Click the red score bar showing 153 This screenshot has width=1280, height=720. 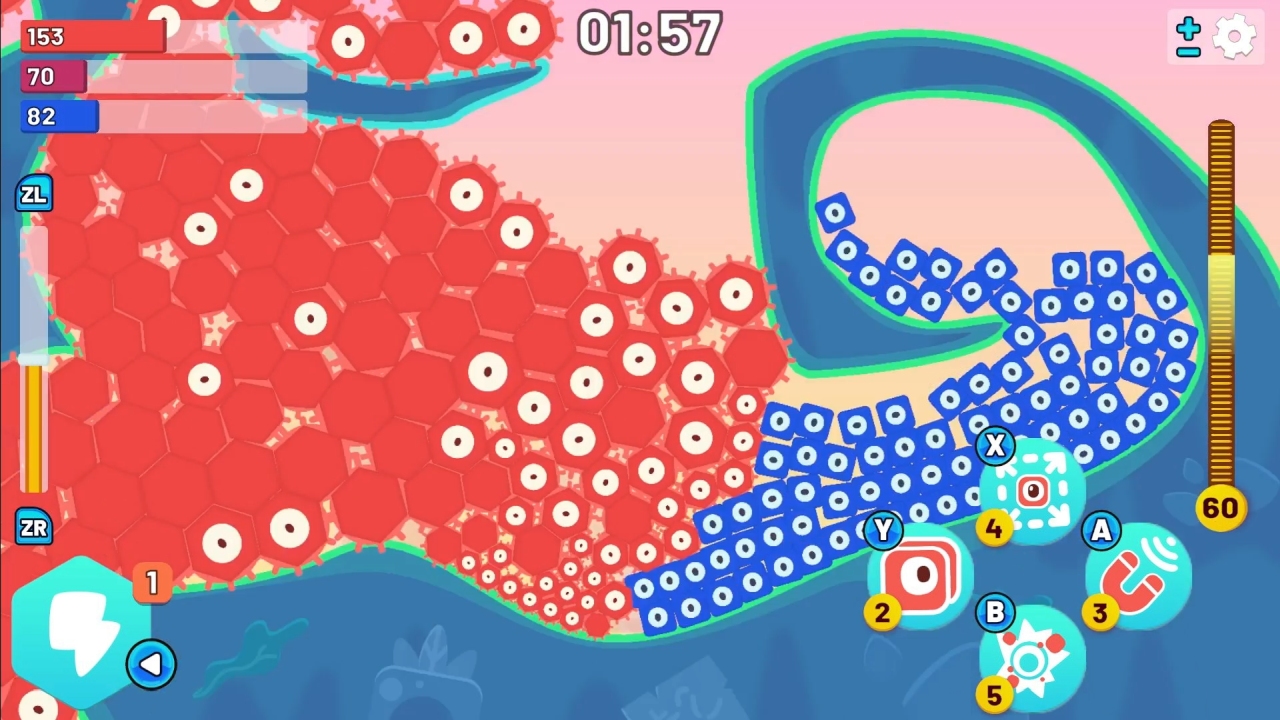(x=92, y=36)
